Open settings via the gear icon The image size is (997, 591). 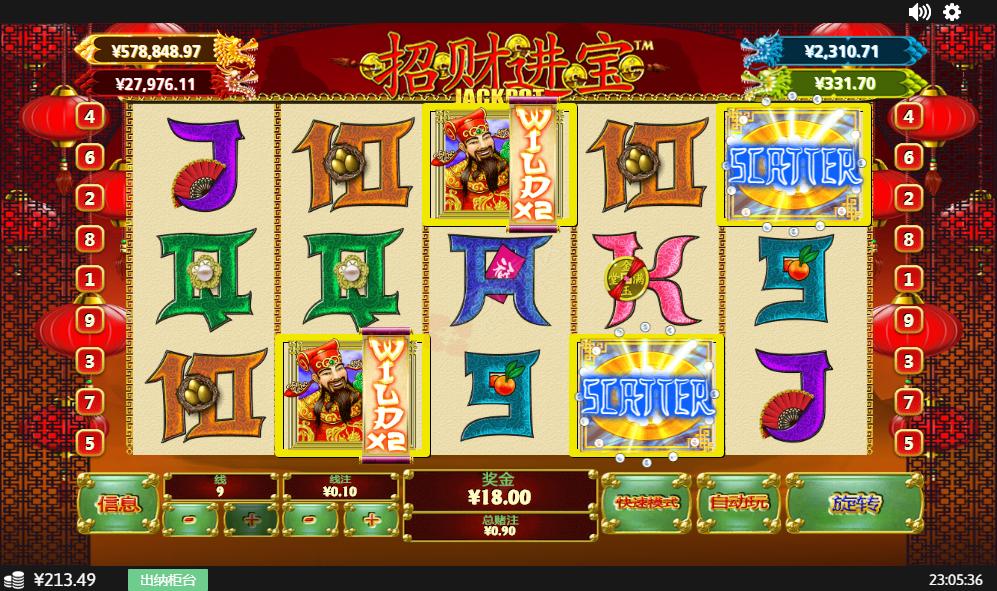[952, 12]
